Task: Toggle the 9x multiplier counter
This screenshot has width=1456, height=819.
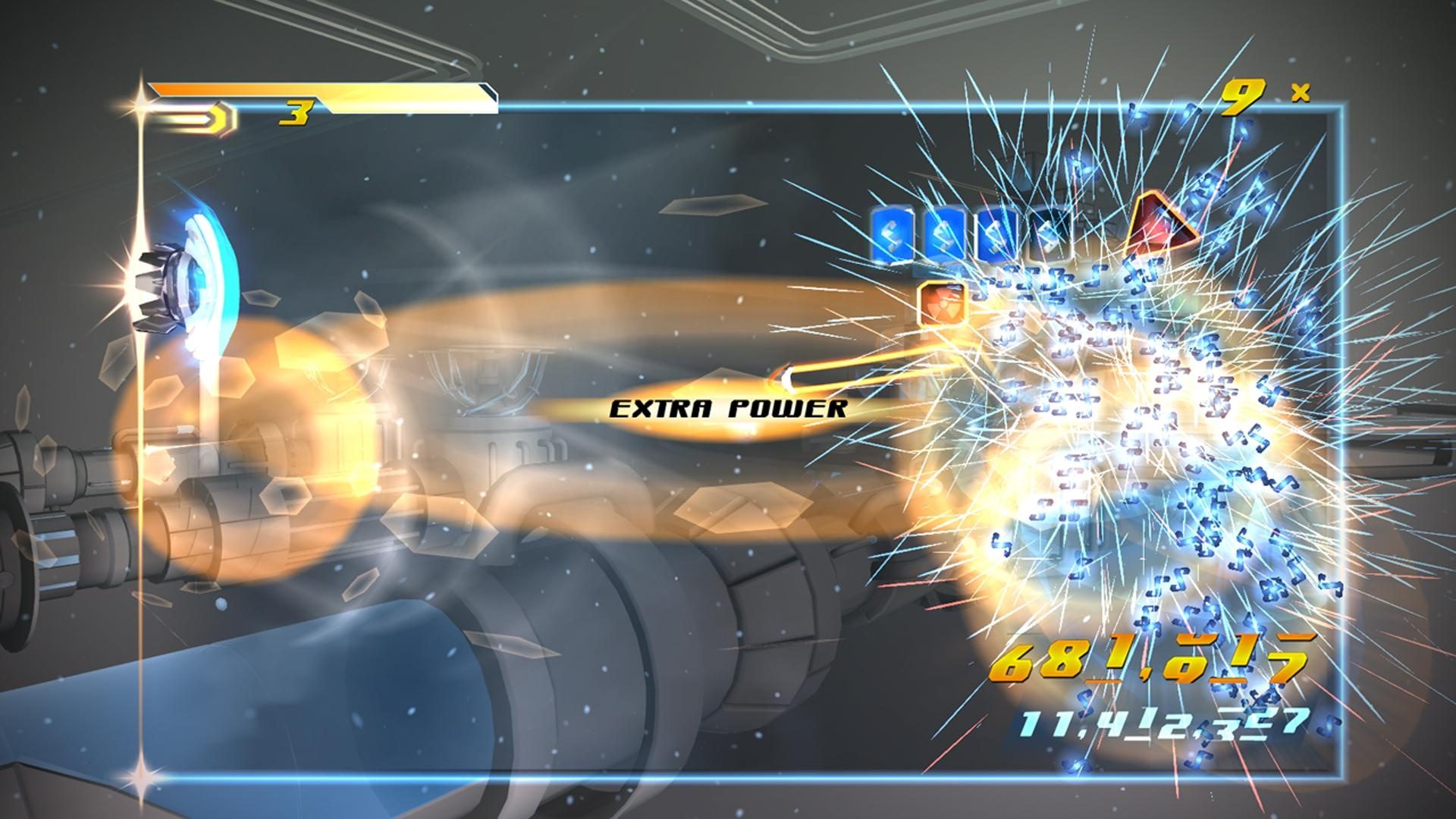Action: click(x=1244, y=95)
